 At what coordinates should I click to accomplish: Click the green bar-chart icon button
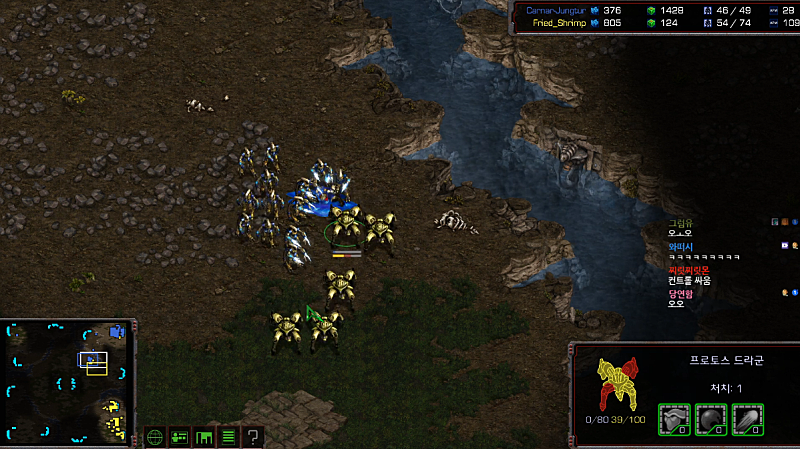pos(204,436)
